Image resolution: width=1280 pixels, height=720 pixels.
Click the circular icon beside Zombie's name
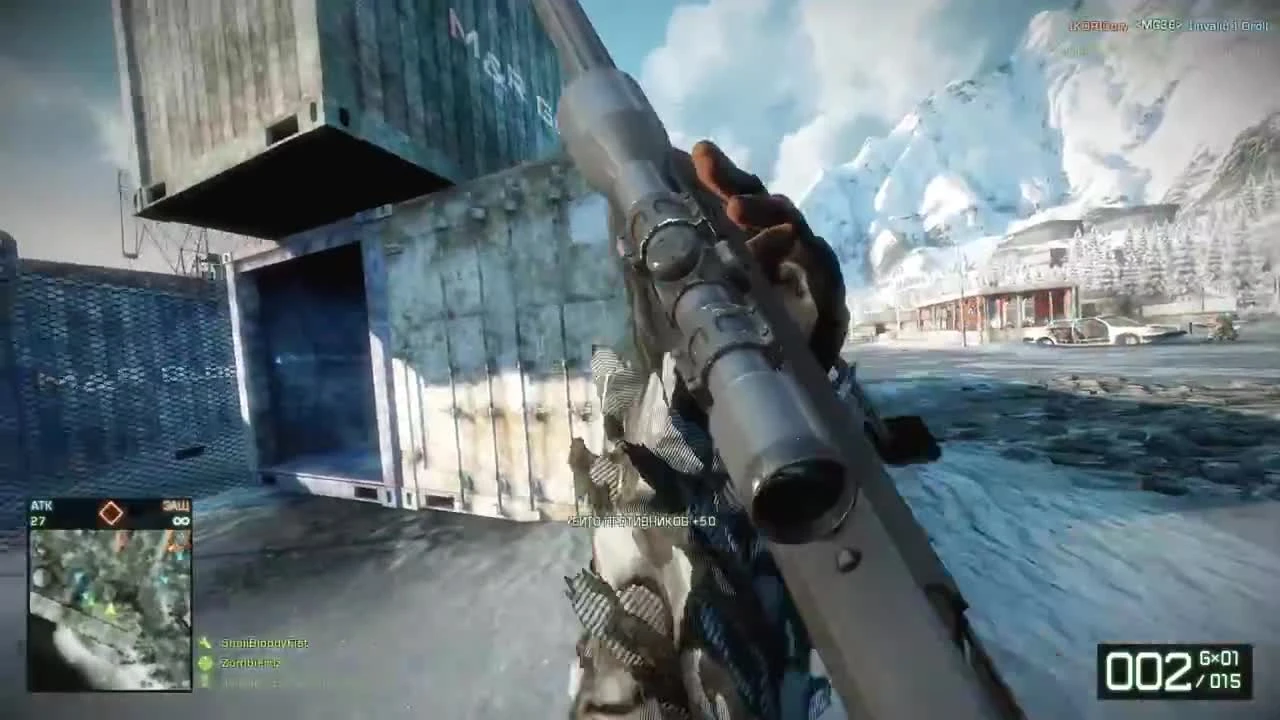[x=207, y=662]
